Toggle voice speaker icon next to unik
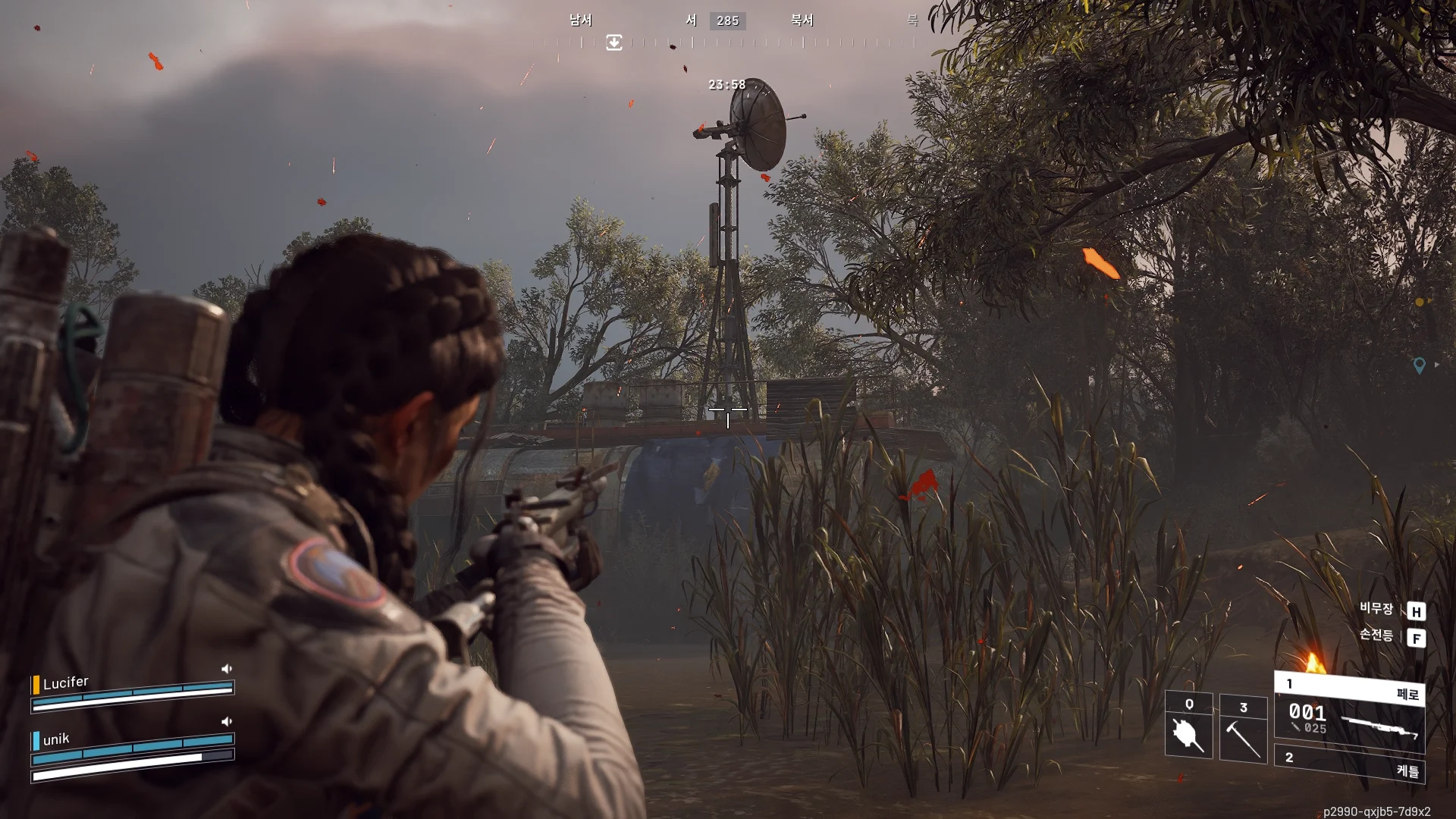The image size is (1456, 819). [x=226, y=722]
